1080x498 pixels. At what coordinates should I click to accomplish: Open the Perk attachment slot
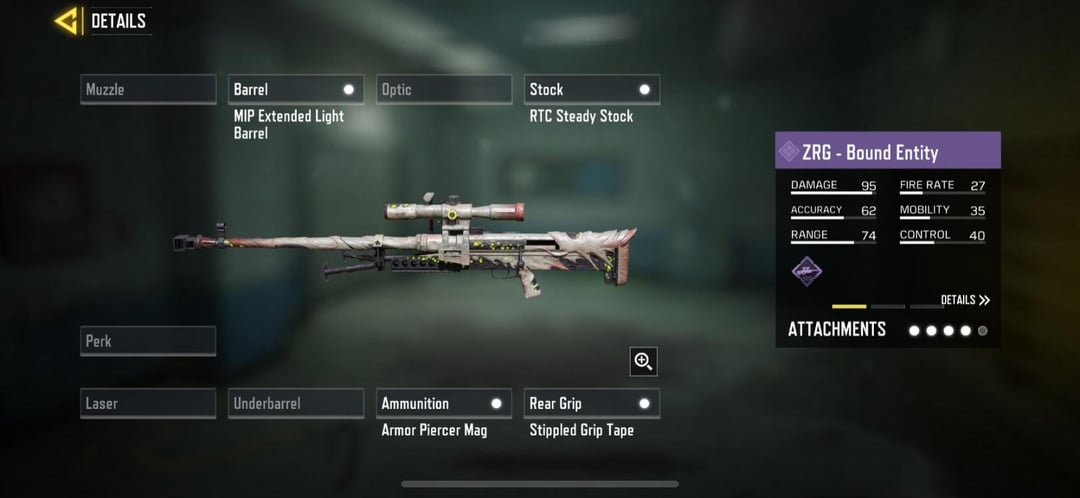pyautogui.click(x=148, y=341)
